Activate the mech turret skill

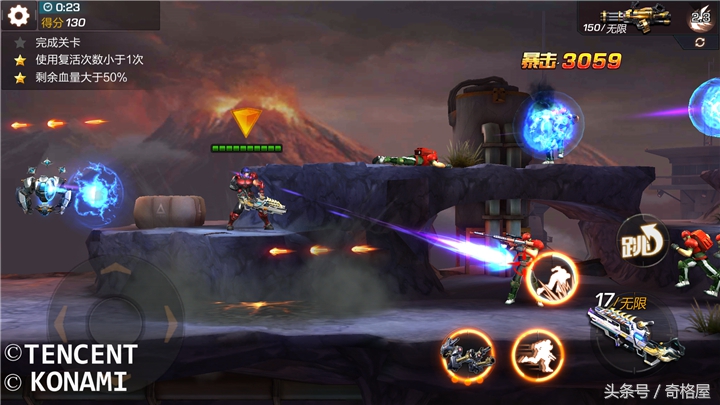point(468,355)
